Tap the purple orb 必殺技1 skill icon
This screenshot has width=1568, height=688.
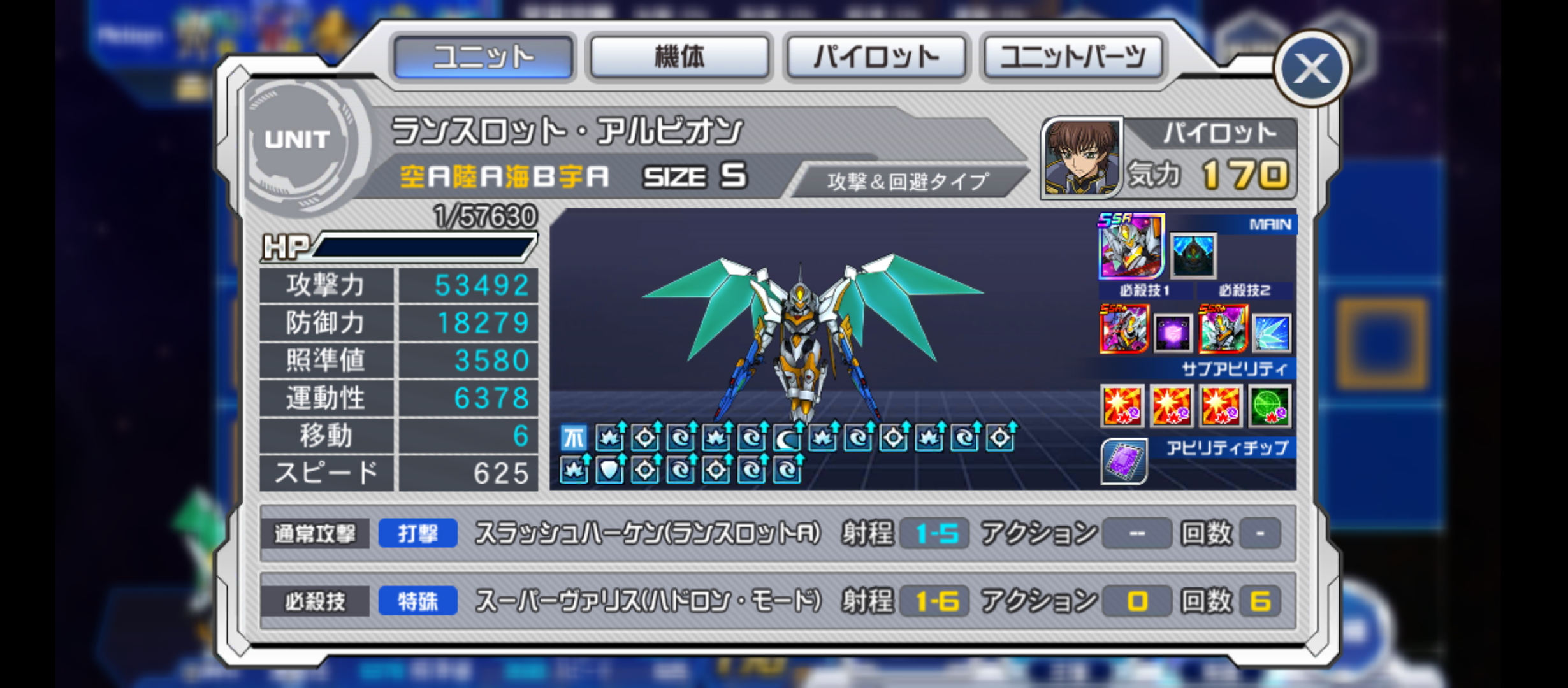click(x=1173, y=333)
